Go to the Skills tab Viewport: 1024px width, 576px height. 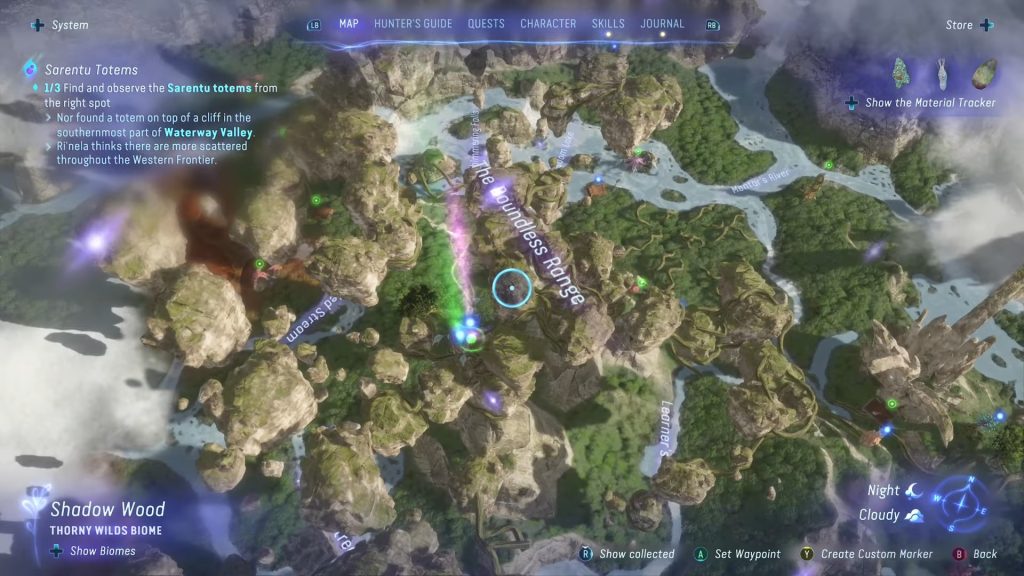(608, 24)
